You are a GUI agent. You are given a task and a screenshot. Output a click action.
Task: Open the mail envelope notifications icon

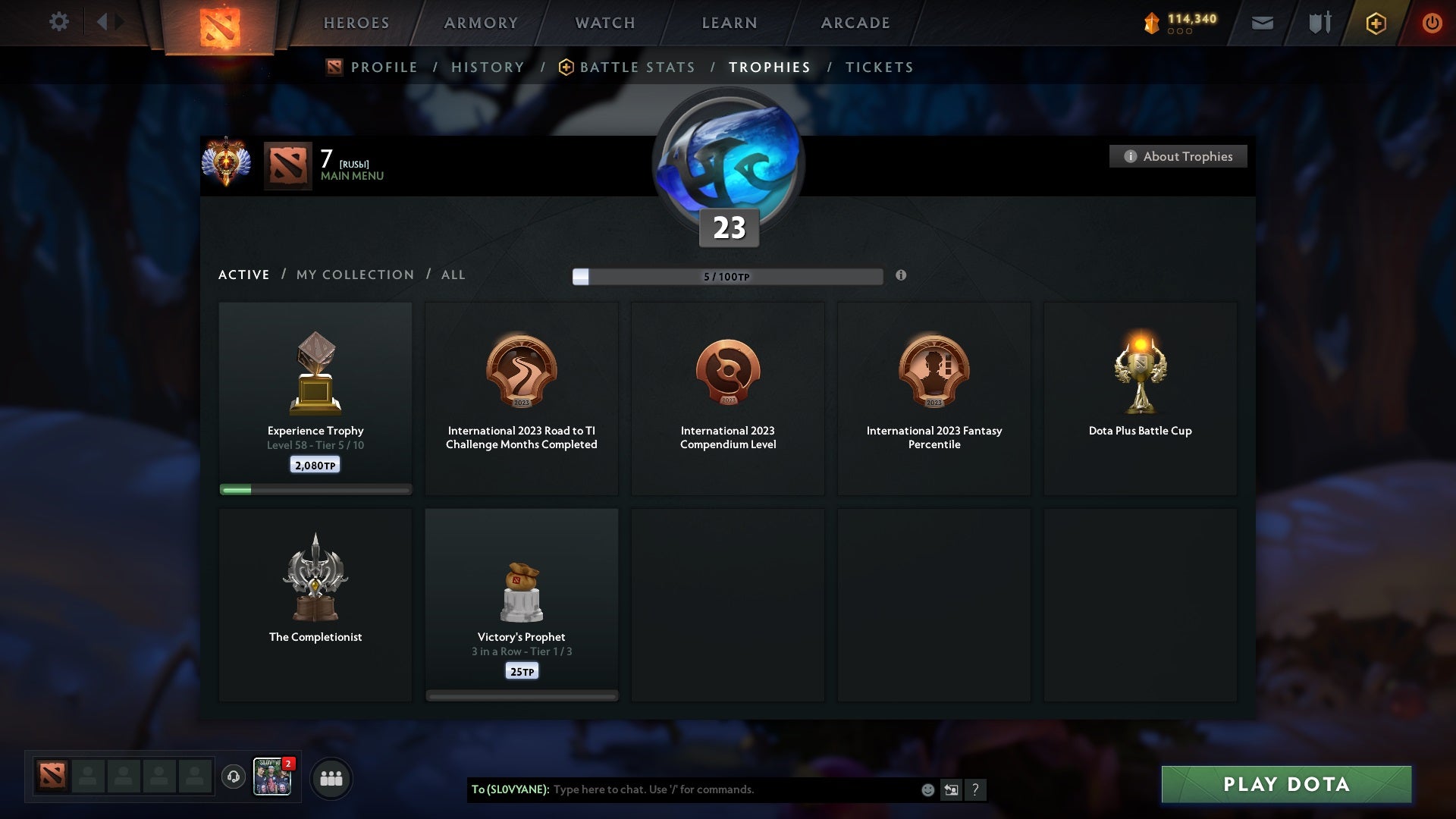1263,23
